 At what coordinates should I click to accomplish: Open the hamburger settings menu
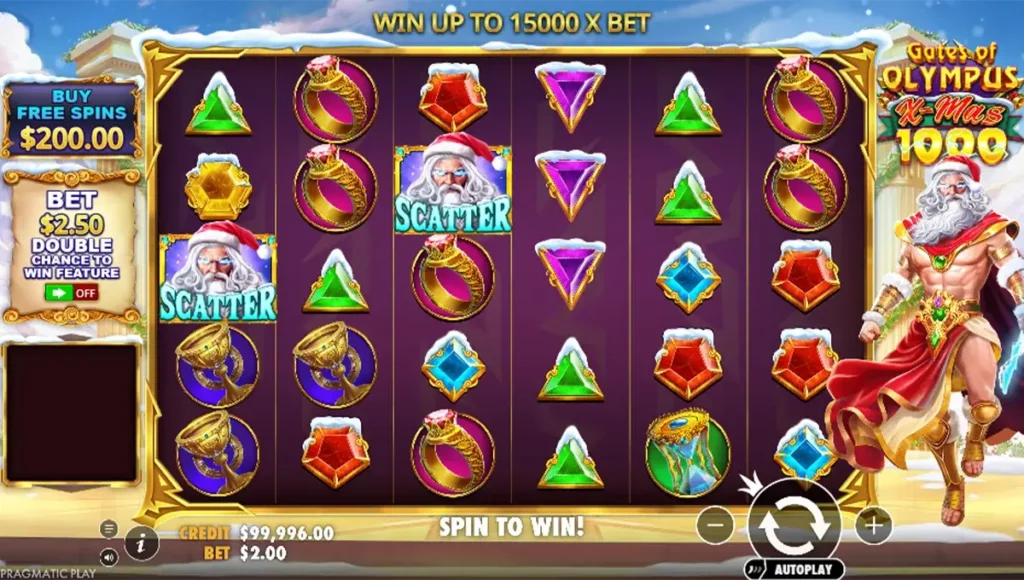(109, 528)
